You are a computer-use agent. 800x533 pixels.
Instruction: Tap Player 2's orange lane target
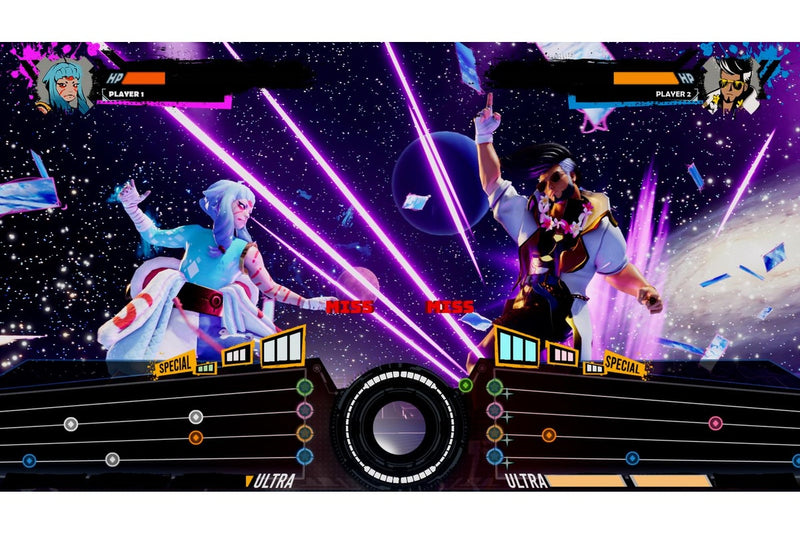coord(494,433)
